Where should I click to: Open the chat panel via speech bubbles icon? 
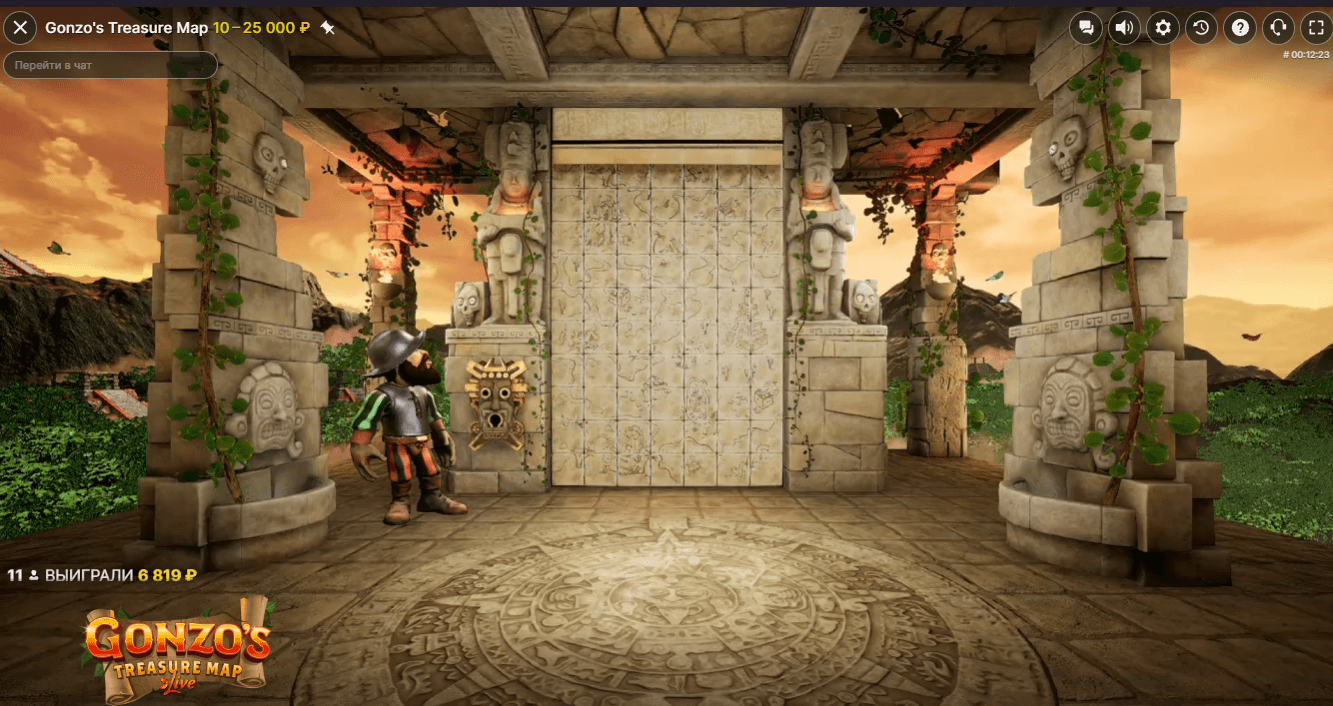(1085, 28)
